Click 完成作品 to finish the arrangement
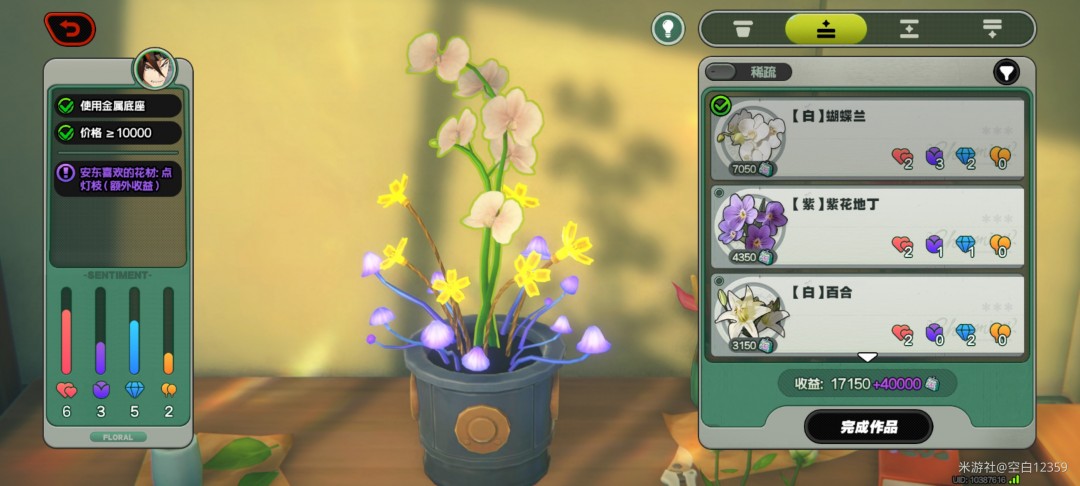Image resolution: width=1080 pixels, height=486 pixels. tap(868, 427)
